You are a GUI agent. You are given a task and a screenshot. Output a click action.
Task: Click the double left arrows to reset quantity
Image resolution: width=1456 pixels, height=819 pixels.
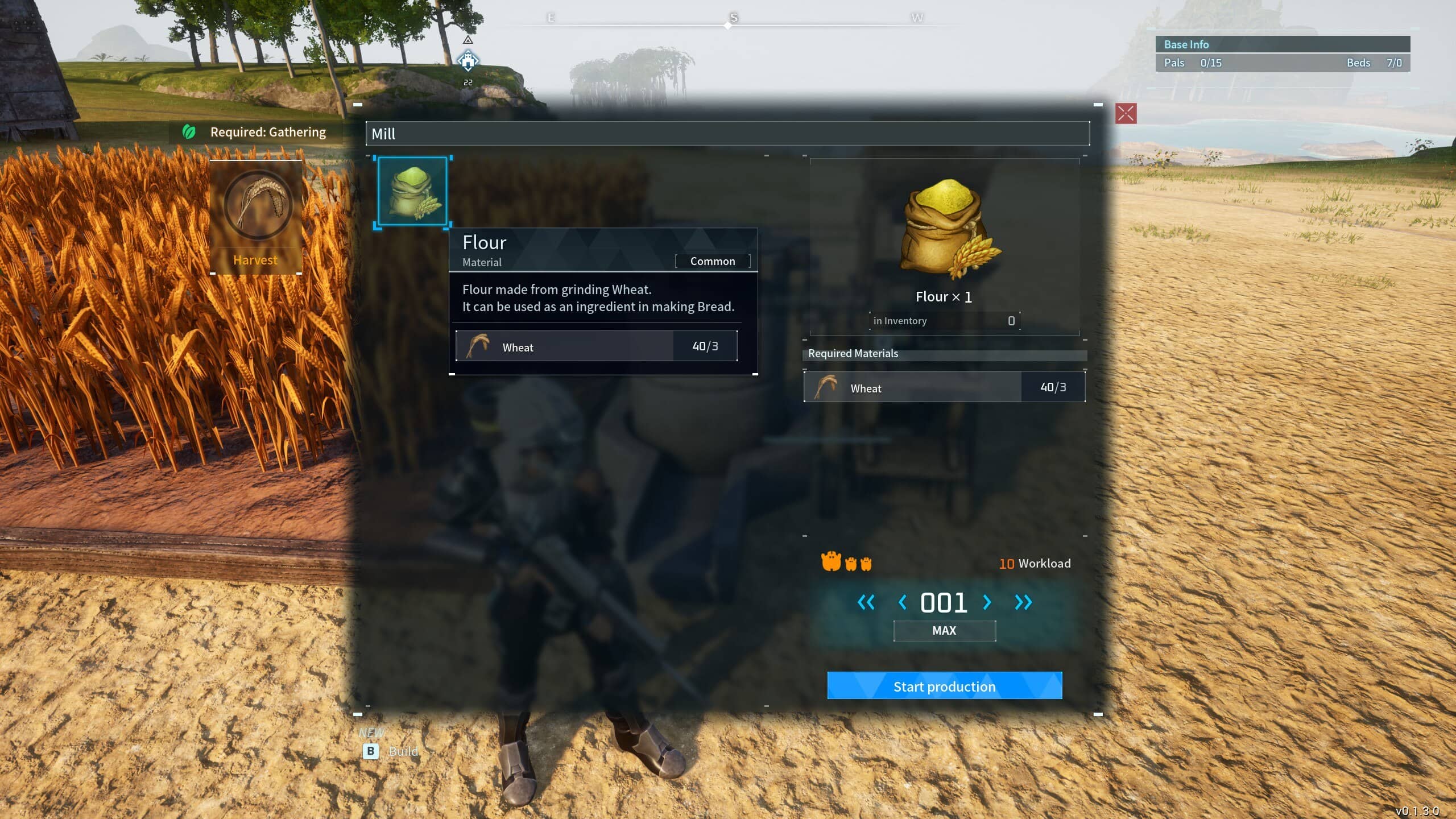tap(866, 603)
